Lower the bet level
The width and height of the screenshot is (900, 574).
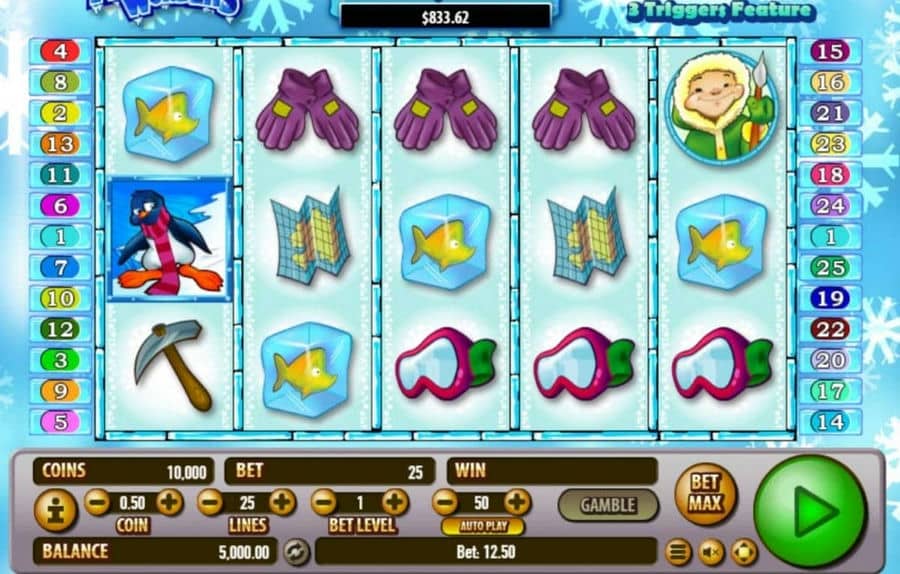click(323, 502)
